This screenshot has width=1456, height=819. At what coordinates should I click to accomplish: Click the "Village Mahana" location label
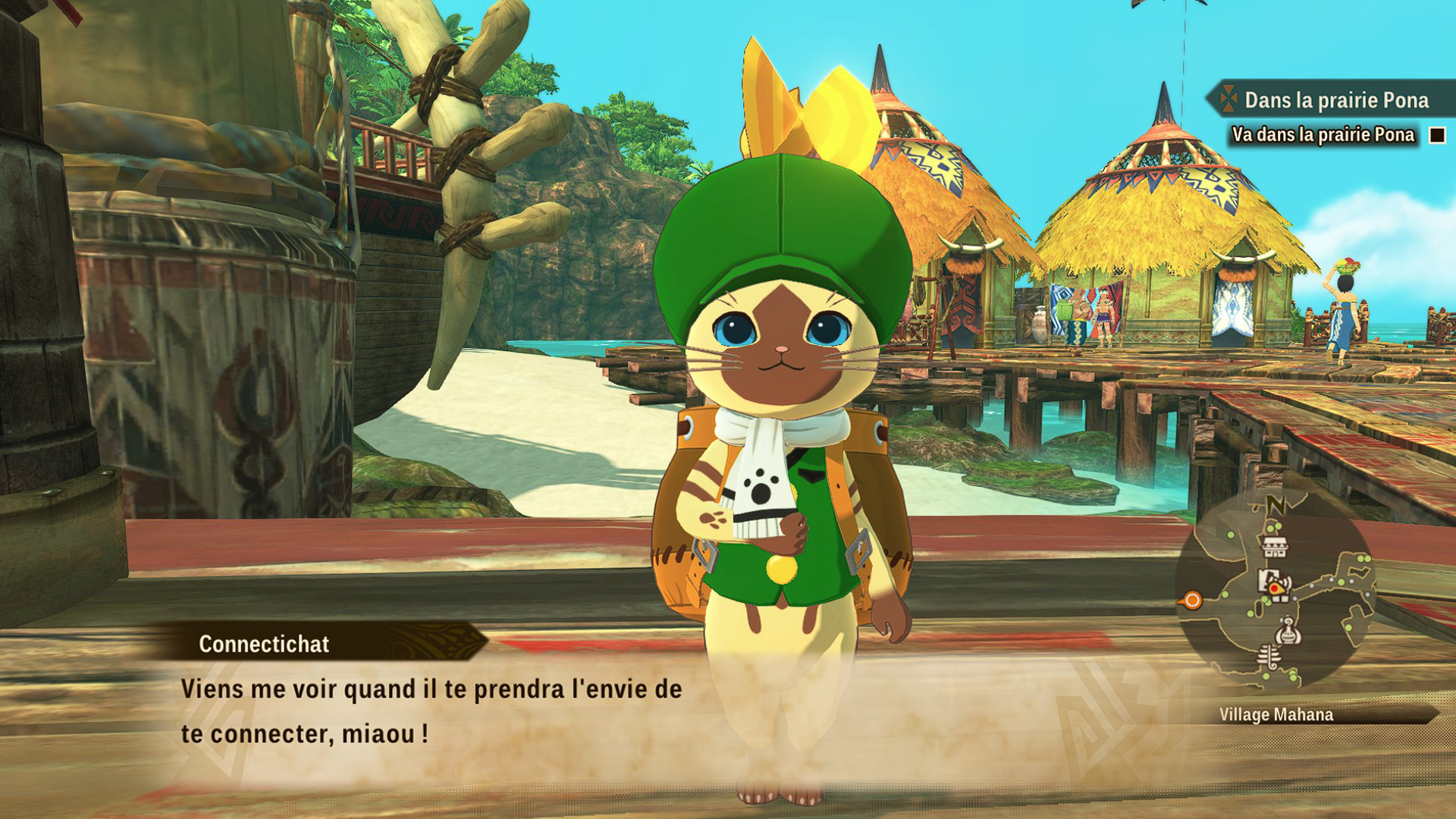[x=1276, y=714]
